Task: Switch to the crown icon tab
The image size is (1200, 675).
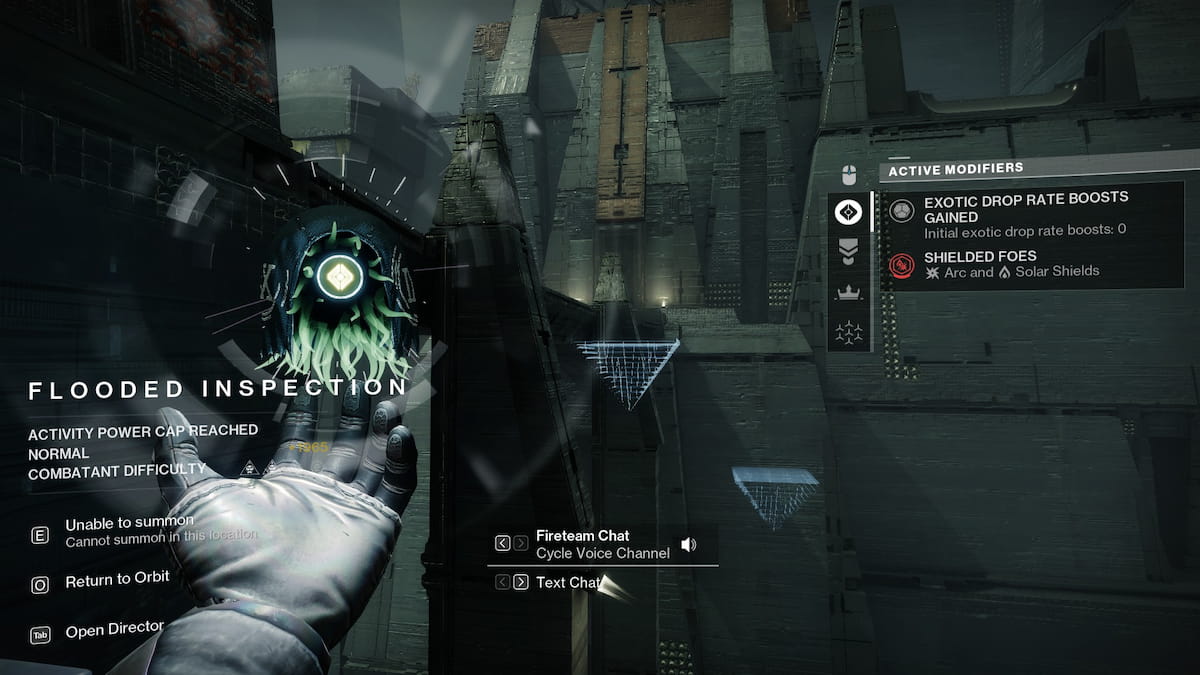Action: 849,292
